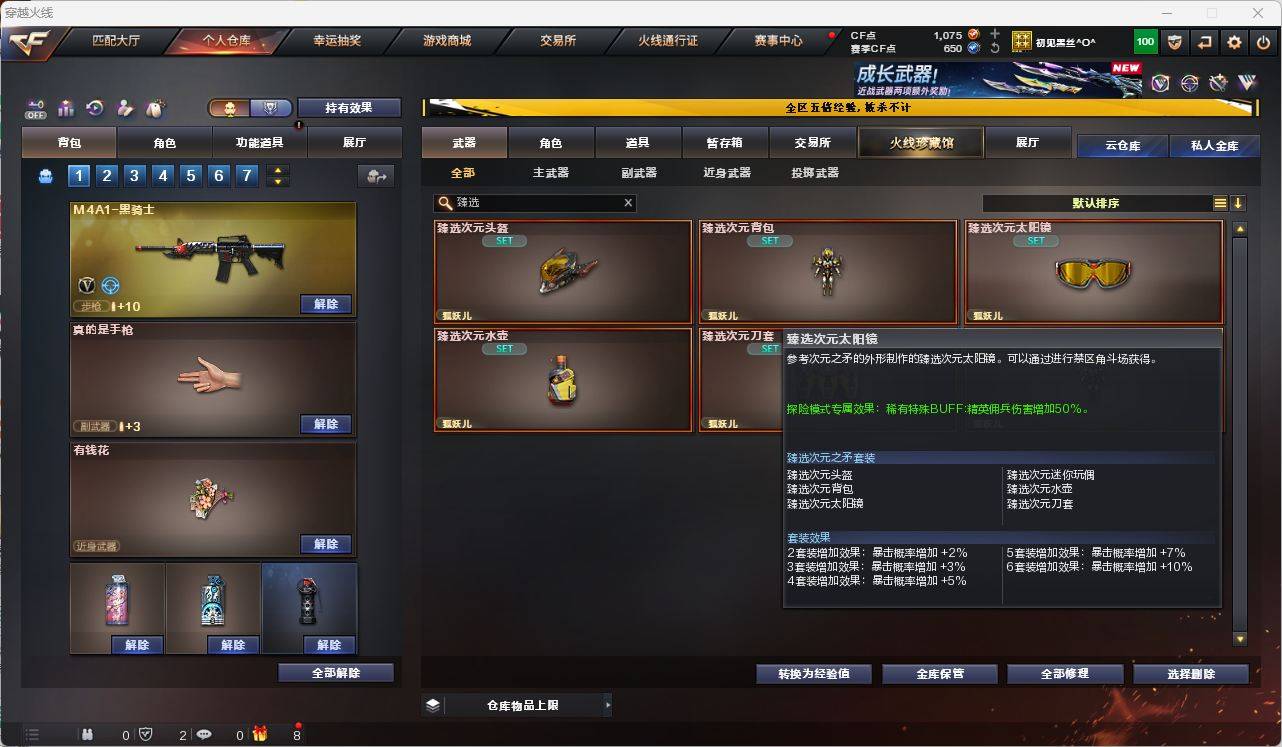Viewport: 1282px width, 747px height.
Task: Click the return arrow icon near settings
Action: point(1204,42)
